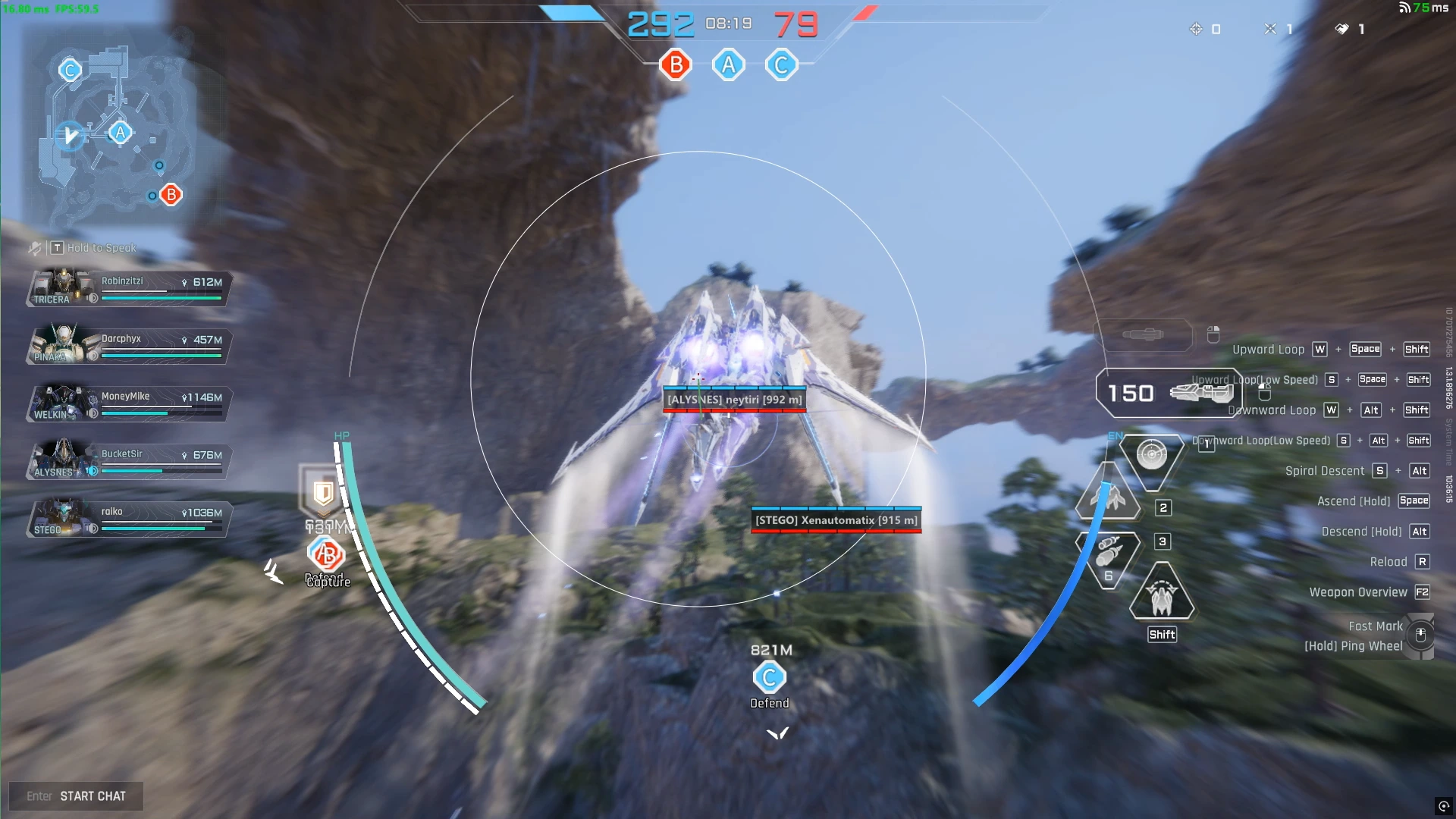Click the objective B marker at the top
1456x819 pixels.
pos(676,65)
